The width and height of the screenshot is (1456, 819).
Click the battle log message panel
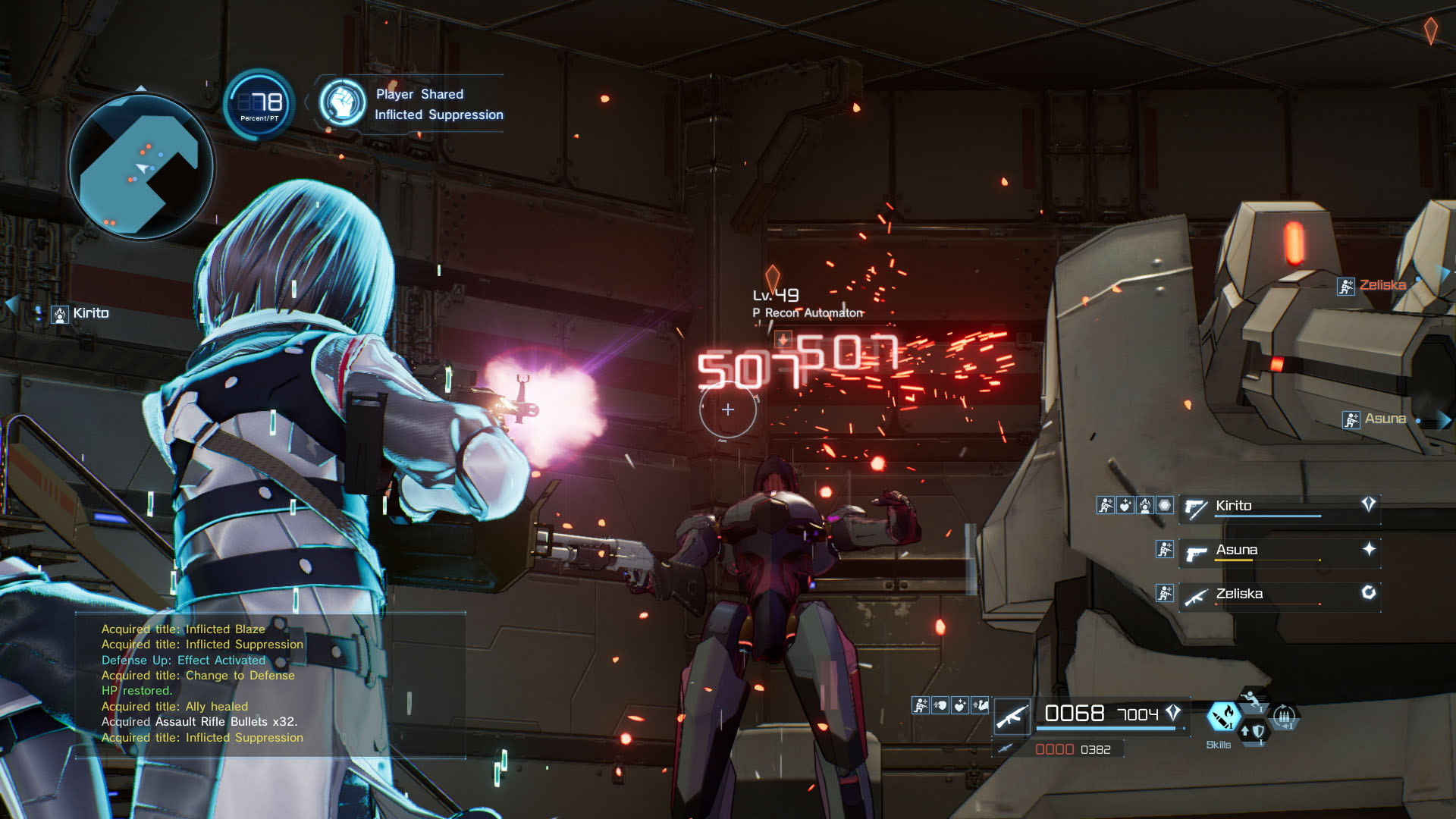270,684
